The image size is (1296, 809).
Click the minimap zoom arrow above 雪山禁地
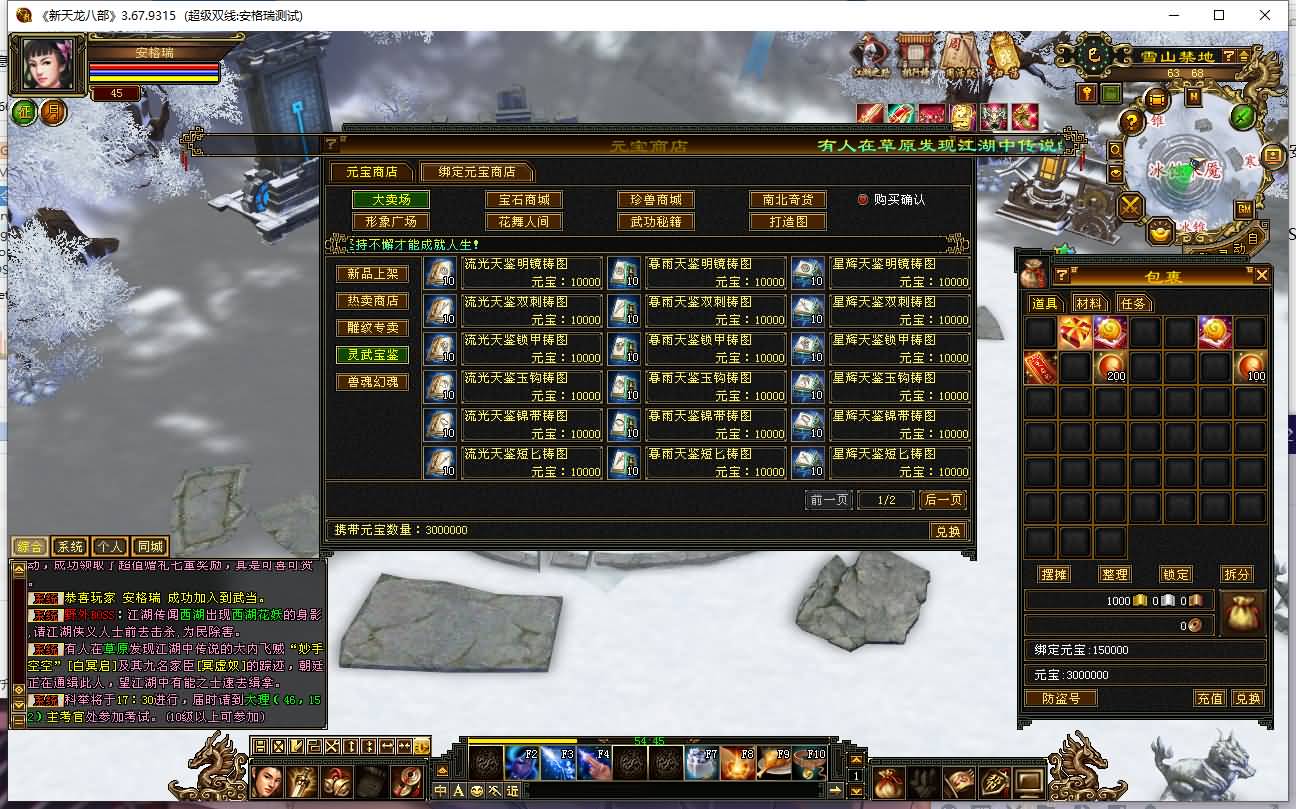pos(1244,56)
